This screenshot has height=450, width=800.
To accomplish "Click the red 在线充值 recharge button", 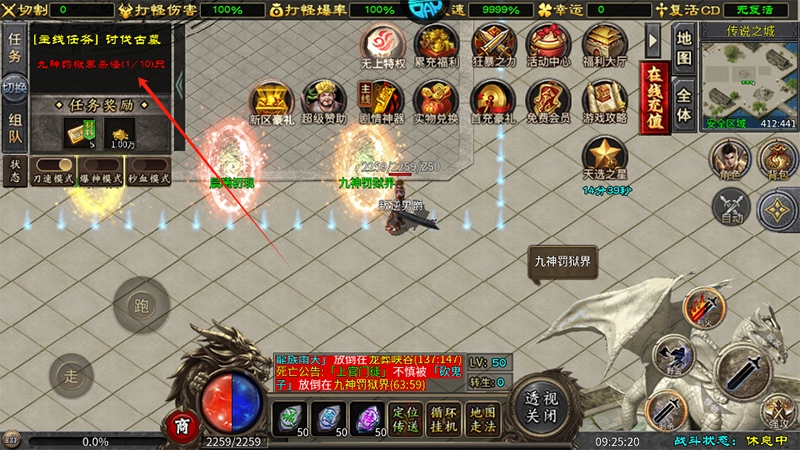I will pyautogui.click(x=655, y=96).
